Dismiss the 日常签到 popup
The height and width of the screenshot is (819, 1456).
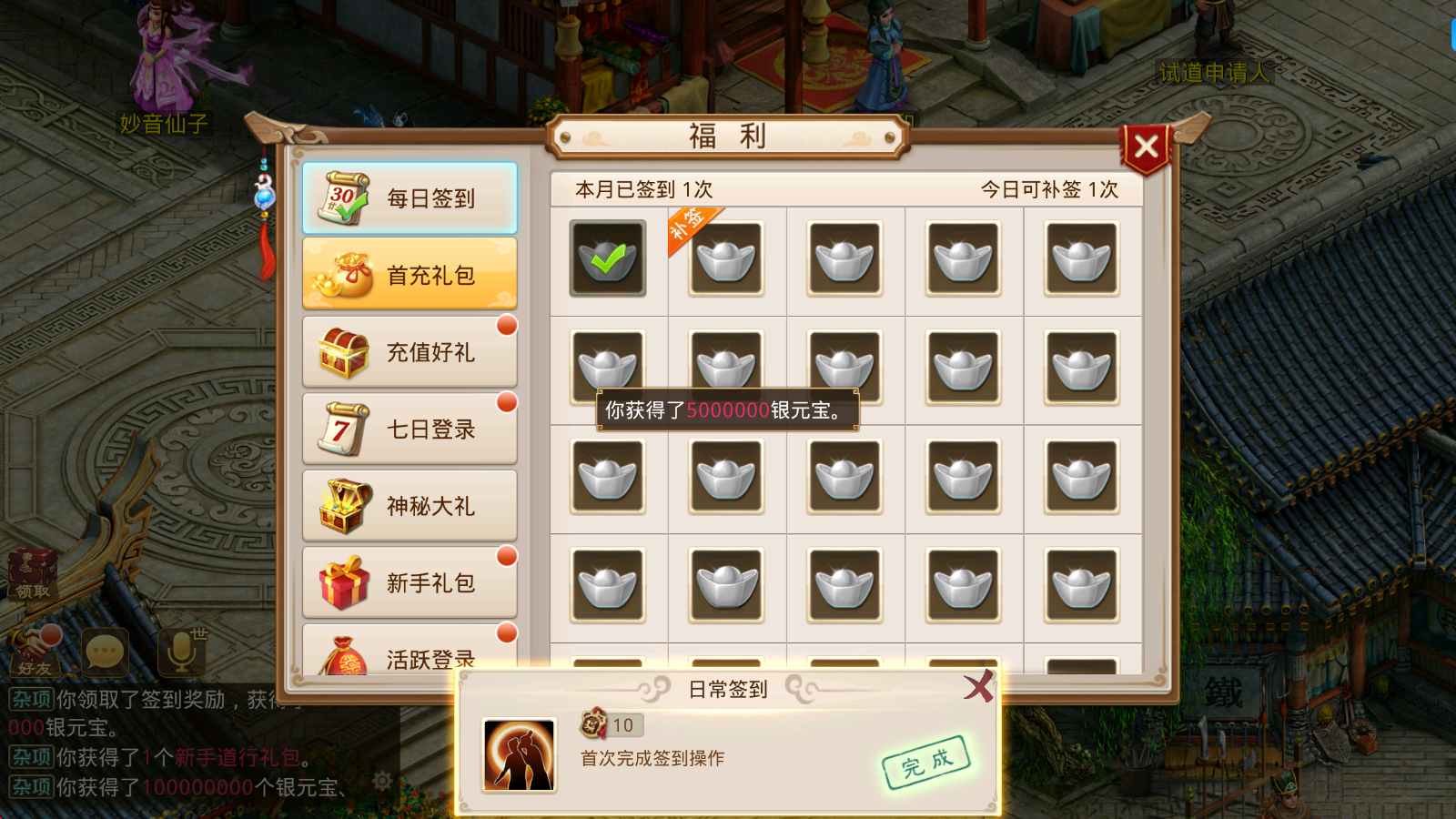(978, 689)
